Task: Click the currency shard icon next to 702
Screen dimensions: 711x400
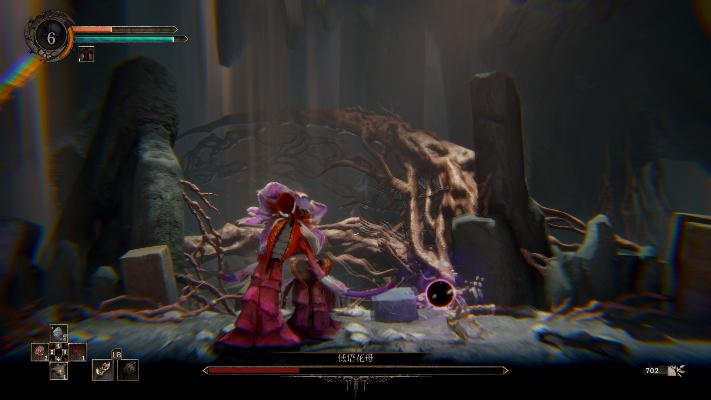Action: click(x=678, y=371)
